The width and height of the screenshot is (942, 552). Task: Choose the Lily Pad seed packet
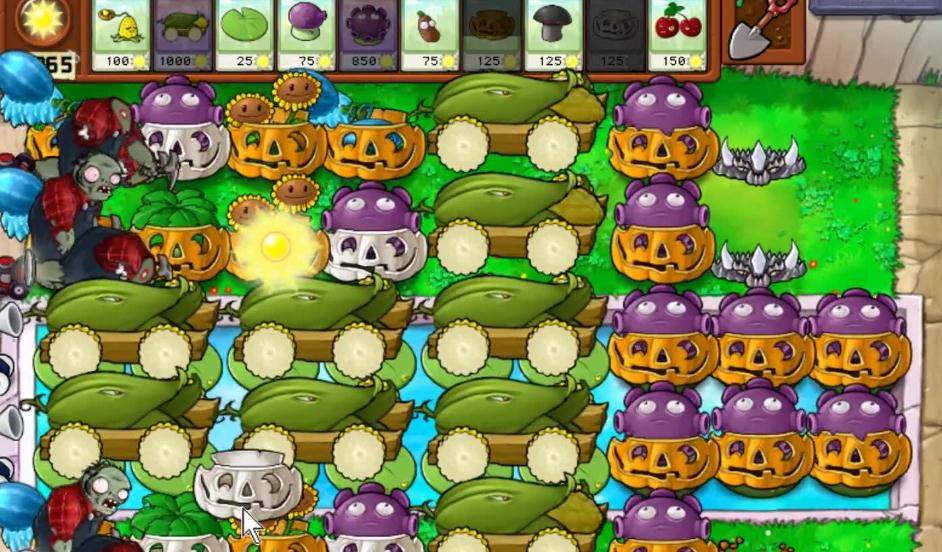click(245, 34)
